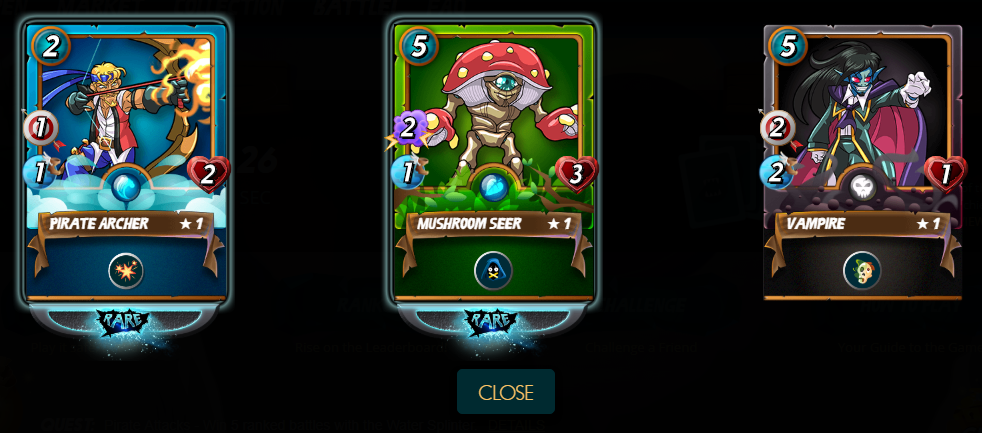Image resolution: width=982 pixels, height=433 pixels.
Task: Inspect Pirate Archer's blast ability icon
Action: [x=126, y=270]
